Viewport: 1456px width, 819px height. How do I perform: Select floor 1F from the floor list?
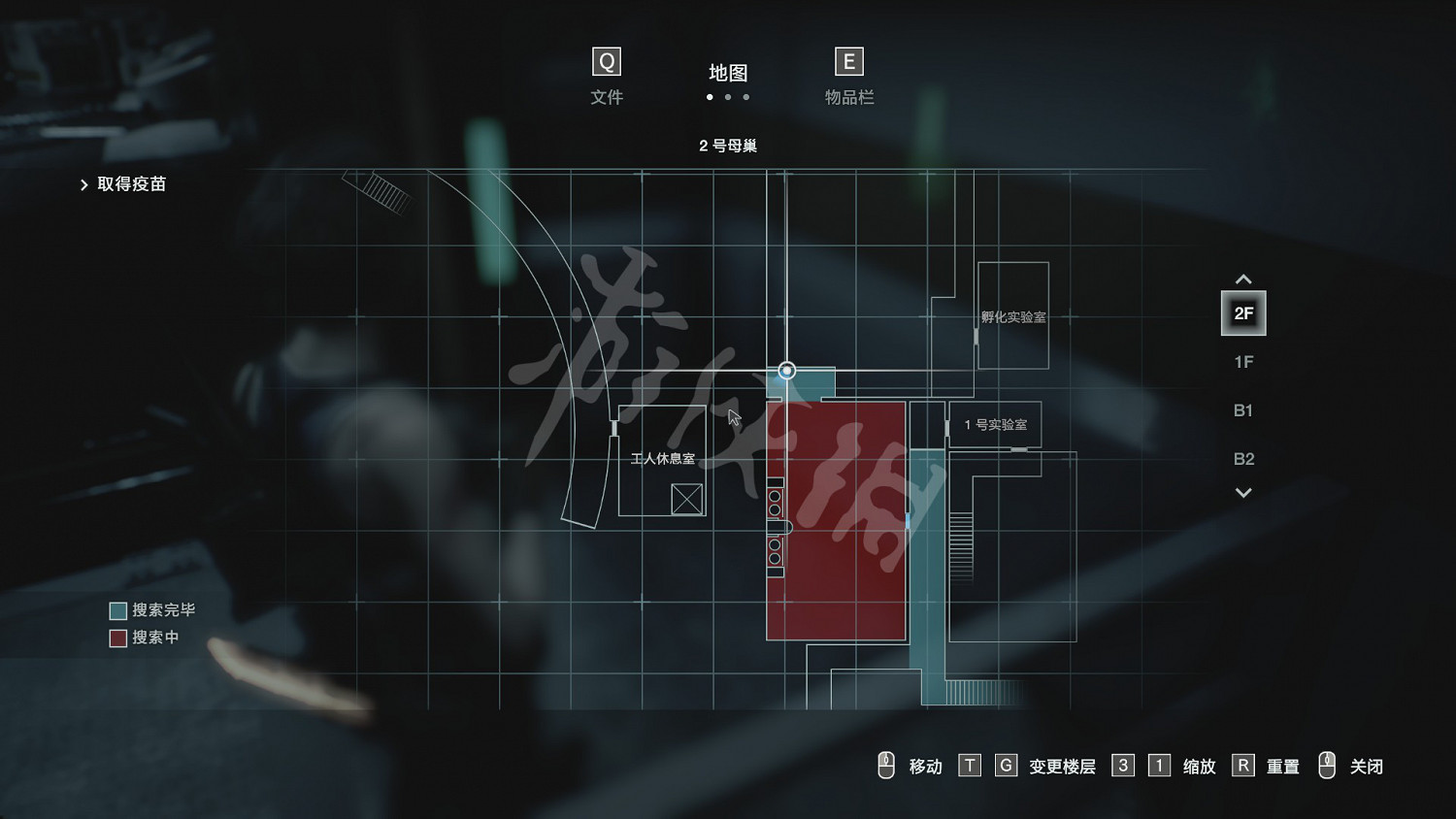1242,362
